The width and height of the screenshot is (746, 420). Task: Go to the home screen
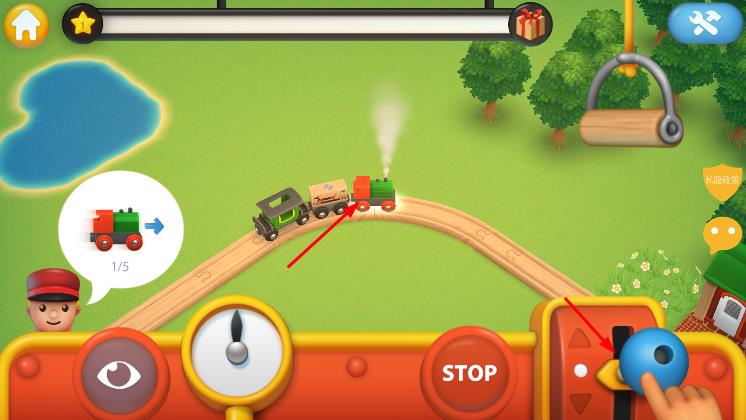[26, 24]
